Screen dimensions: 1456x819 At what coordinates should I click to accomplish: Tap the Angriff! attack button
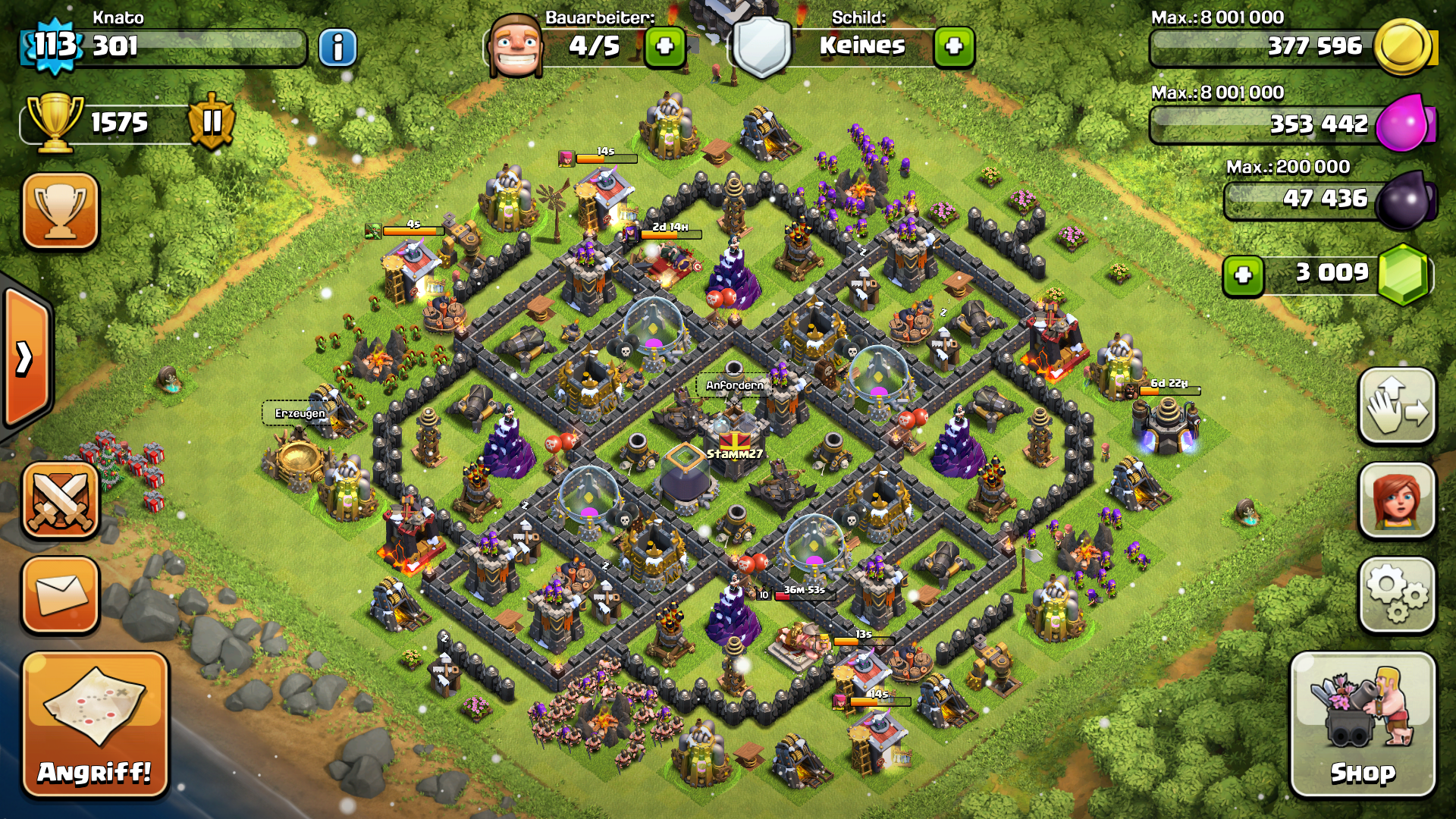[95, 724]
